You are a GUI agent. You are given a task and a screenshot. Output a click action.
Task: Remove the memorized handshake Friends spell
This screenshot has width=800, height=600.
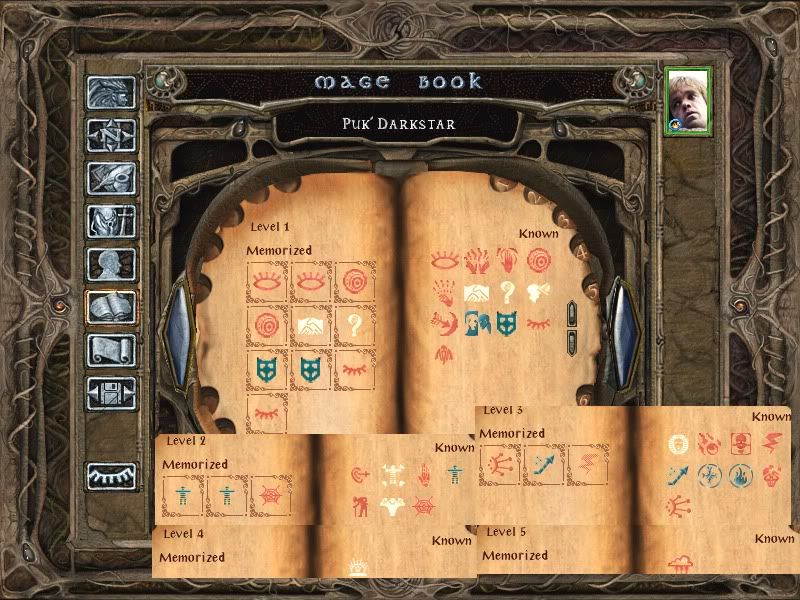[311, 326]
